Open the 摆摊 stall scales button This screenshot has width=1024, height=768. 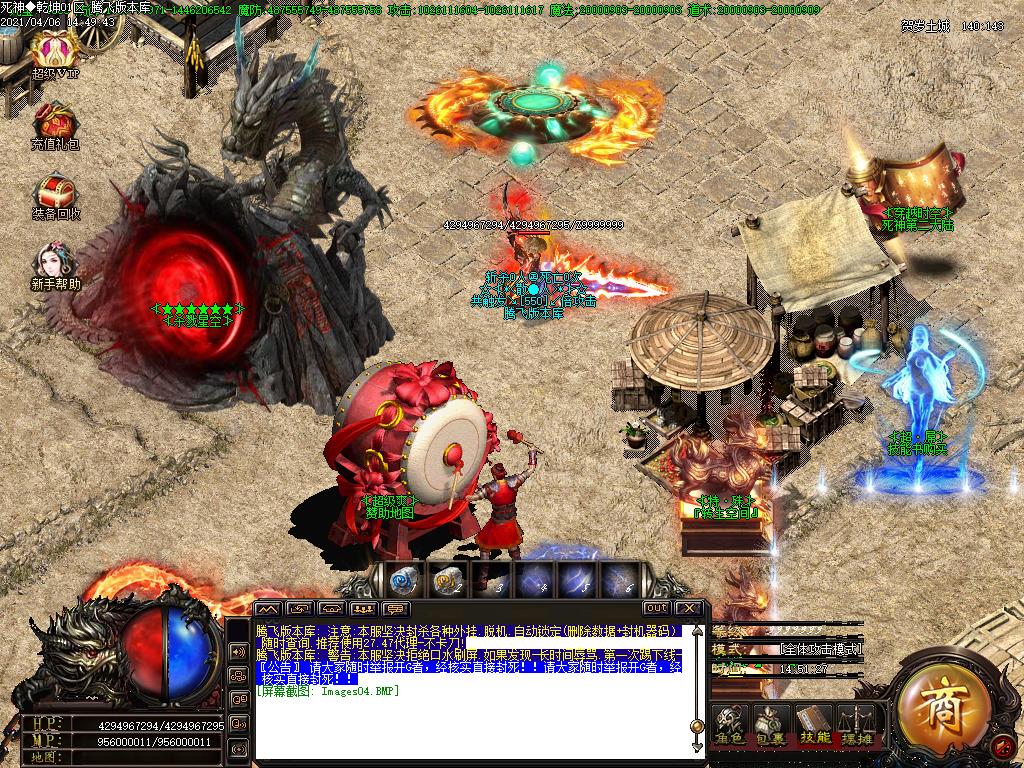(x=854, y=723)
